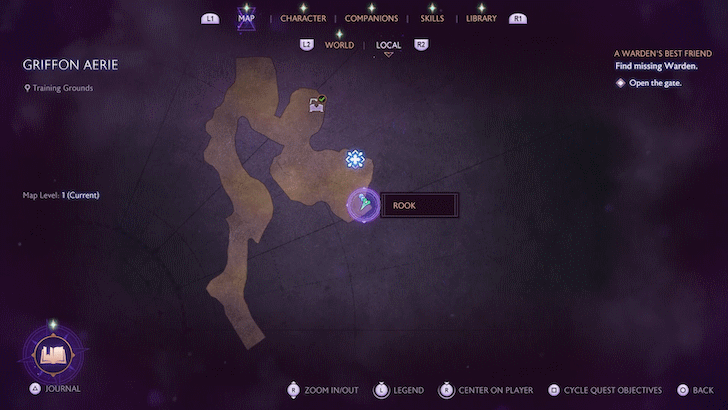This screenshot has height=410, width=728.
Task: Open the Character tab
Action: pos(303,18)
